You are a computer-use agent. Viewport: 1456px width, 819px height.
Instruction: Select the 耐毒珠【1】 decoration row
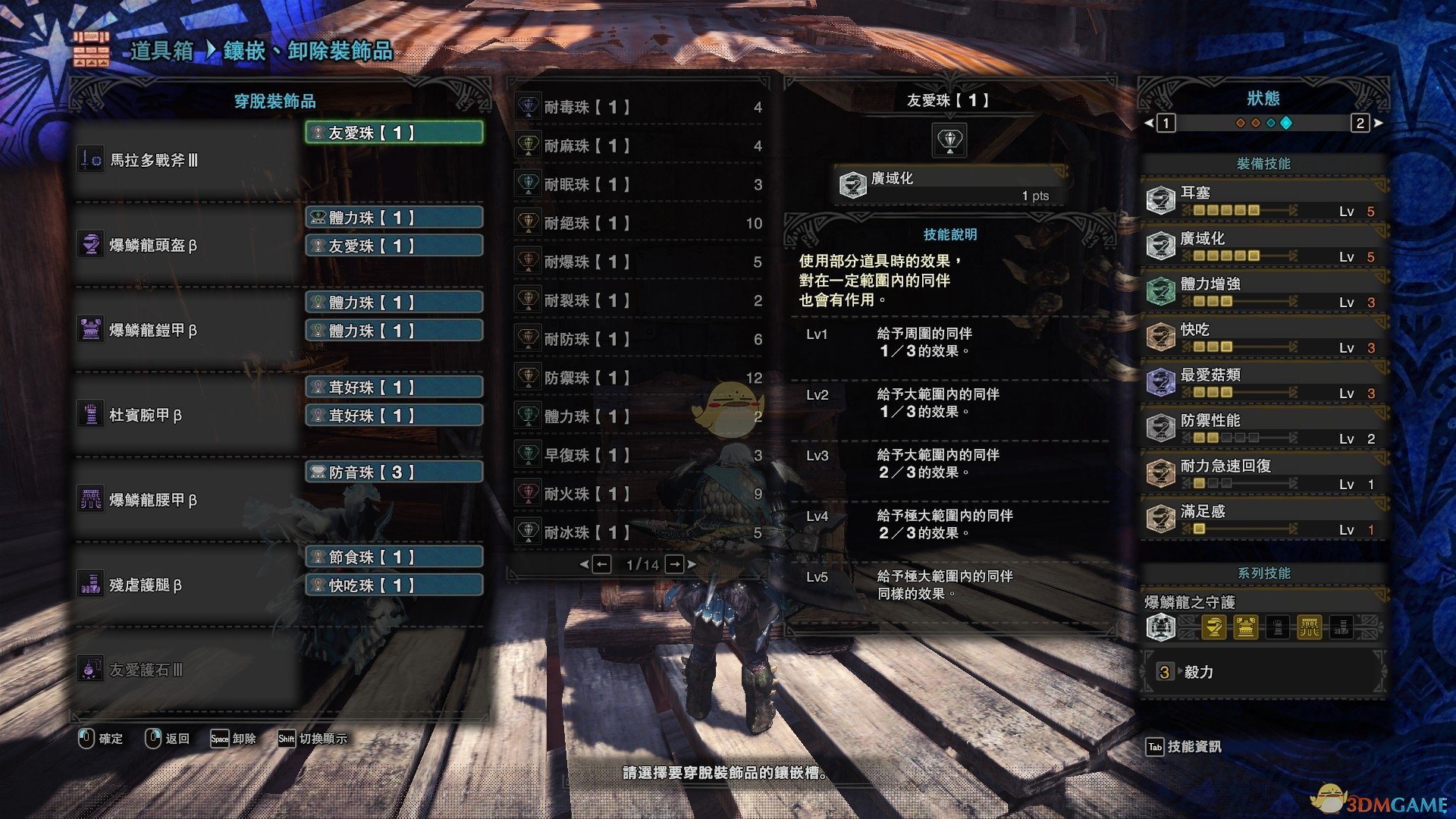coord(637,108)
